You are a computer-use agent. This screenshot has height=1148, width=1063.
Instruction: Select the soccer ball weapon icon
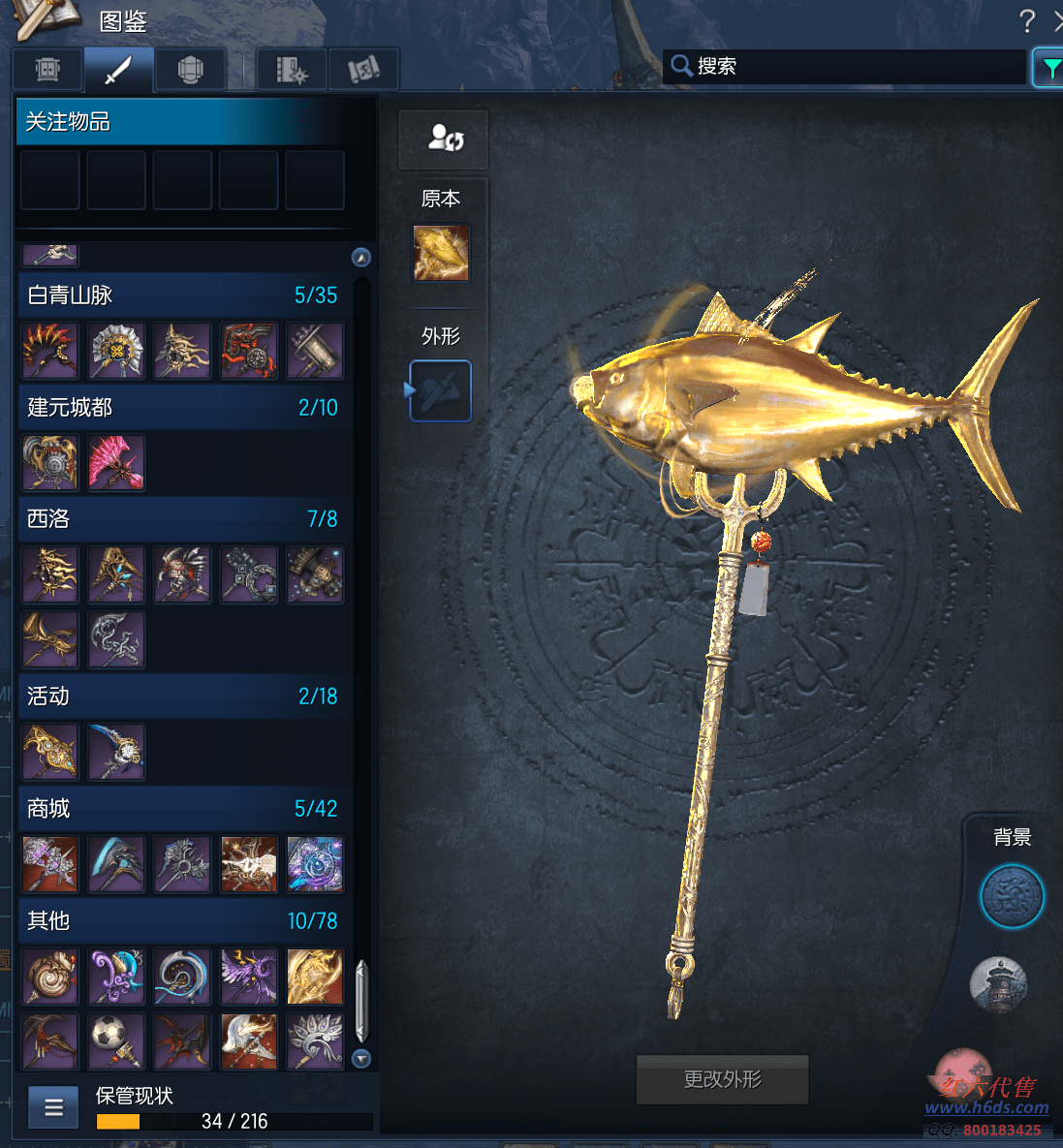coord(116,1040)
